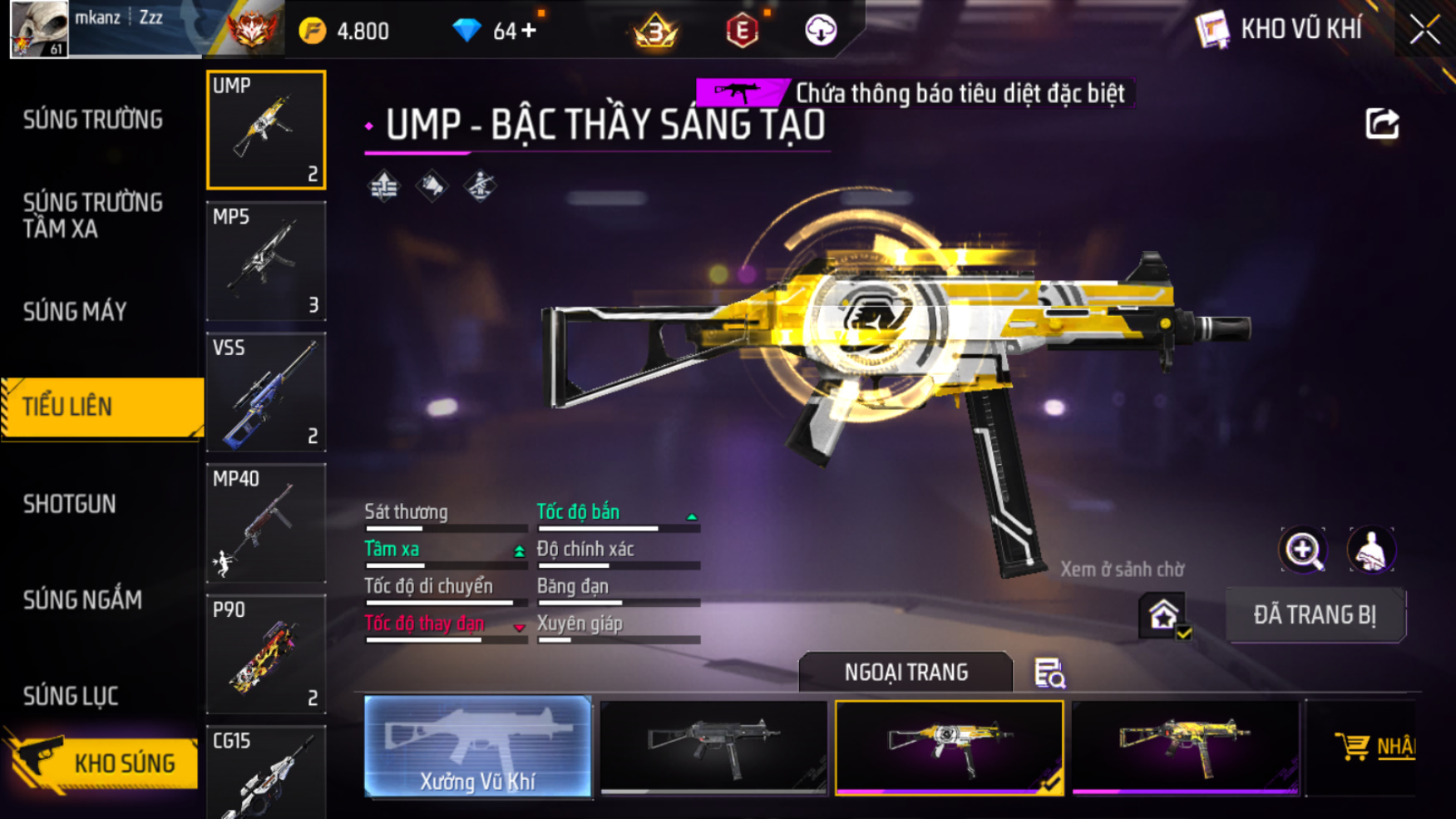Image resolution: width=1456 pixels, height=819 pixels.
Task: Add diamonds with the plus button
Action: click(529, 31)
